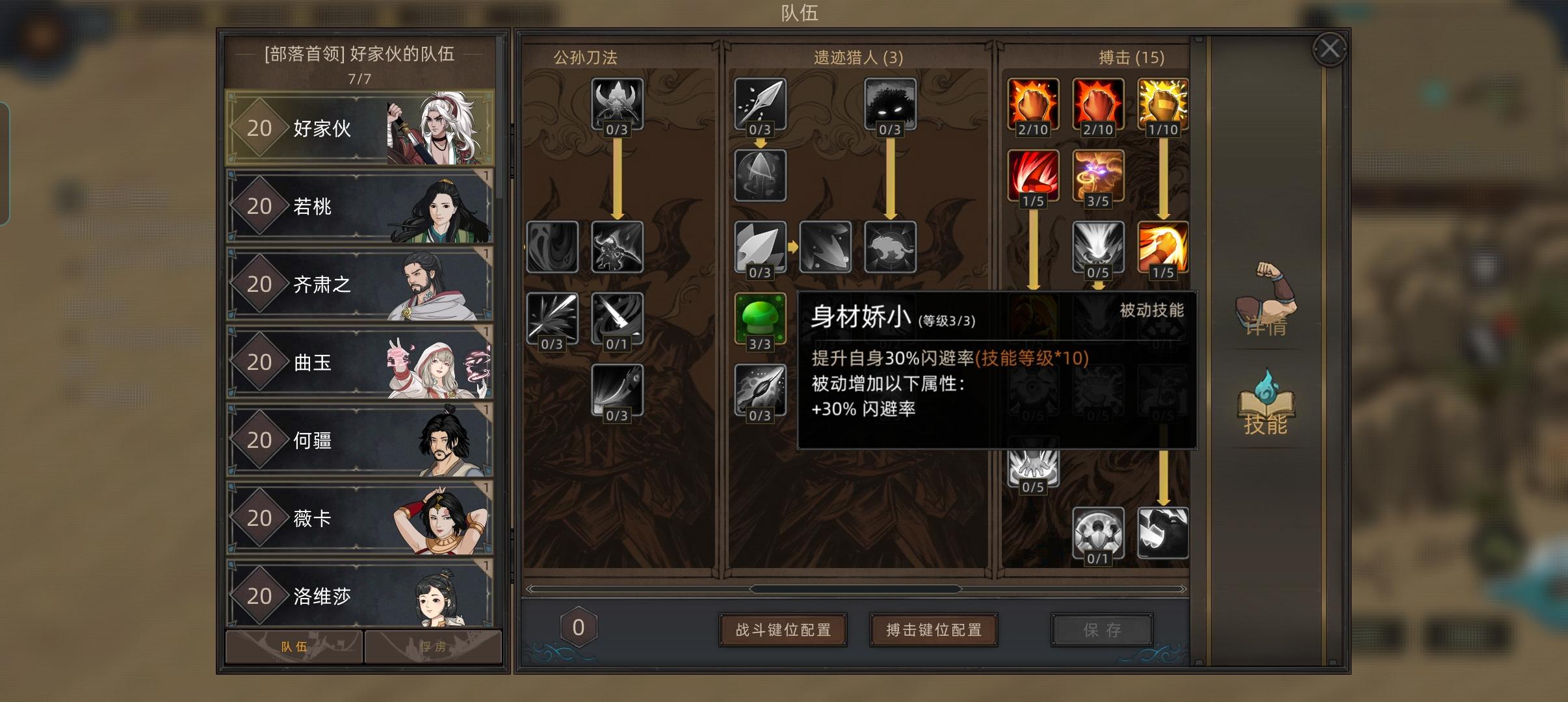Click the shadow eyes skill in 遗迹猎人
Viewport: 1568px width, 702px height.
[x=891, y=103]
